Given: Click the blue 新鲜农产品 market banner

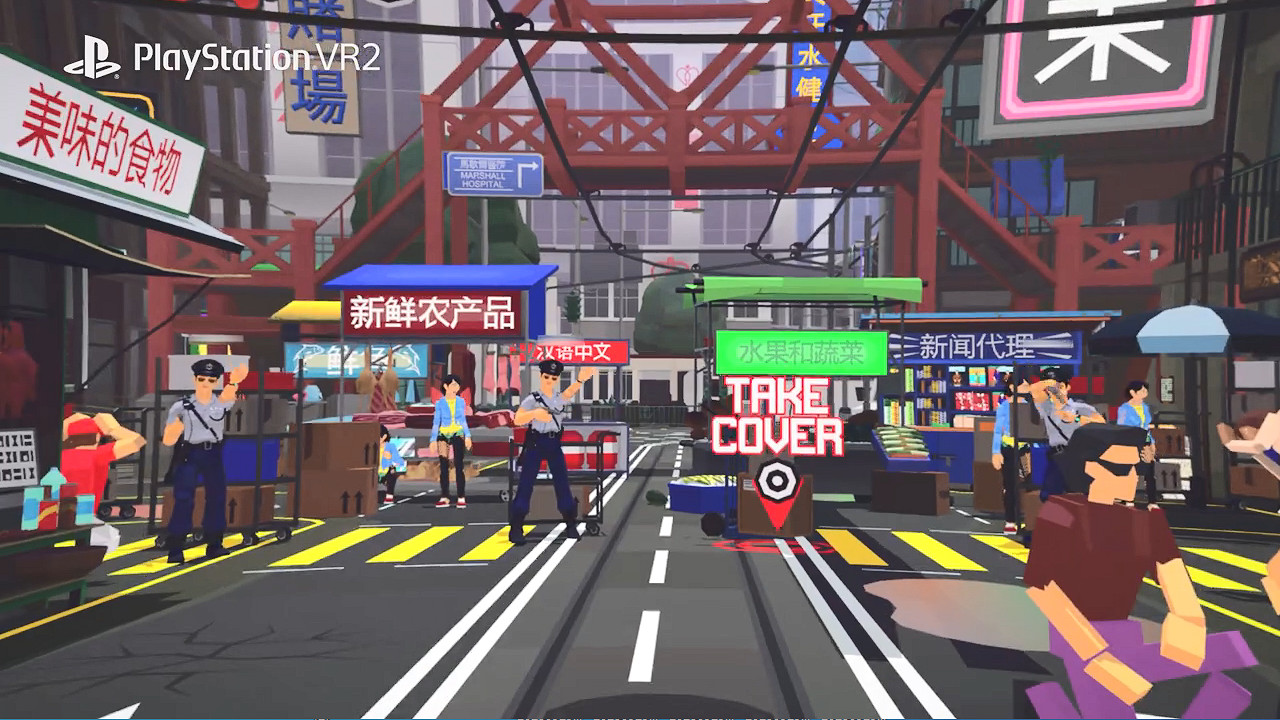Looking at the screenshot, I should tap(432, 312).
